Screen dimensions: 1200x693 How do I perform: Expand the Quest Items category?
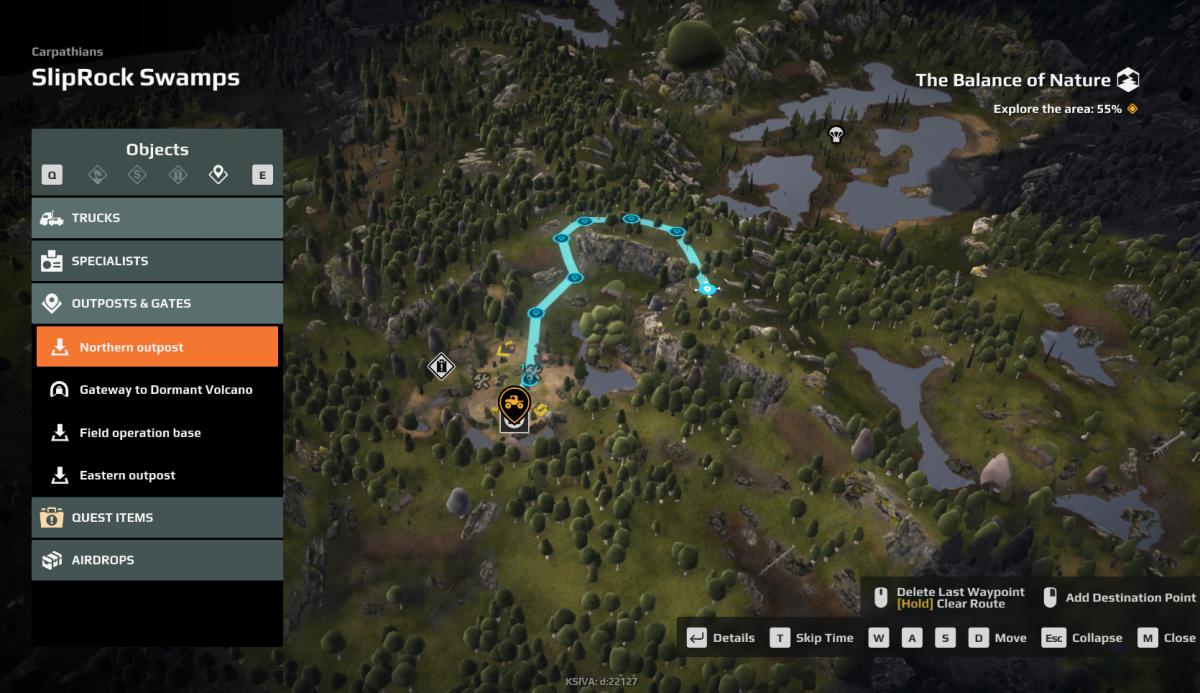(x=157, y=518)
